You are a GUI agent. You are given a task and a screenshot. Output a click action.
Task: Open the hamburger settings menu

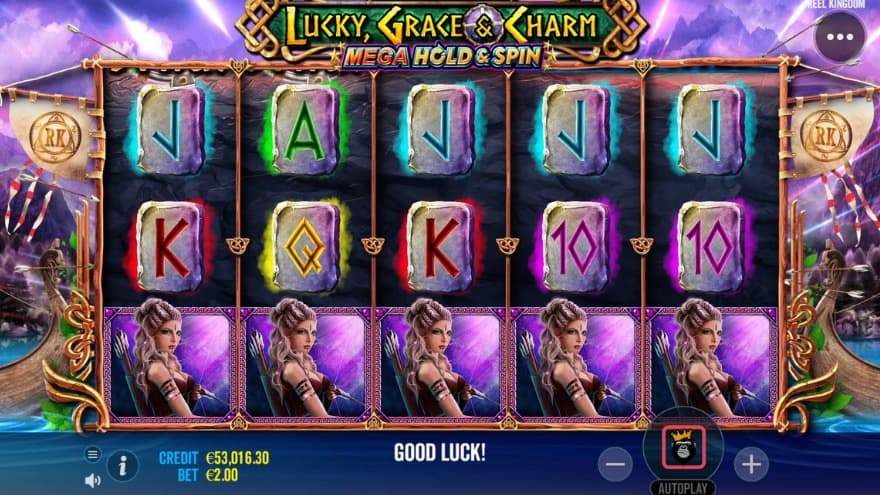(x=93, y=454)
